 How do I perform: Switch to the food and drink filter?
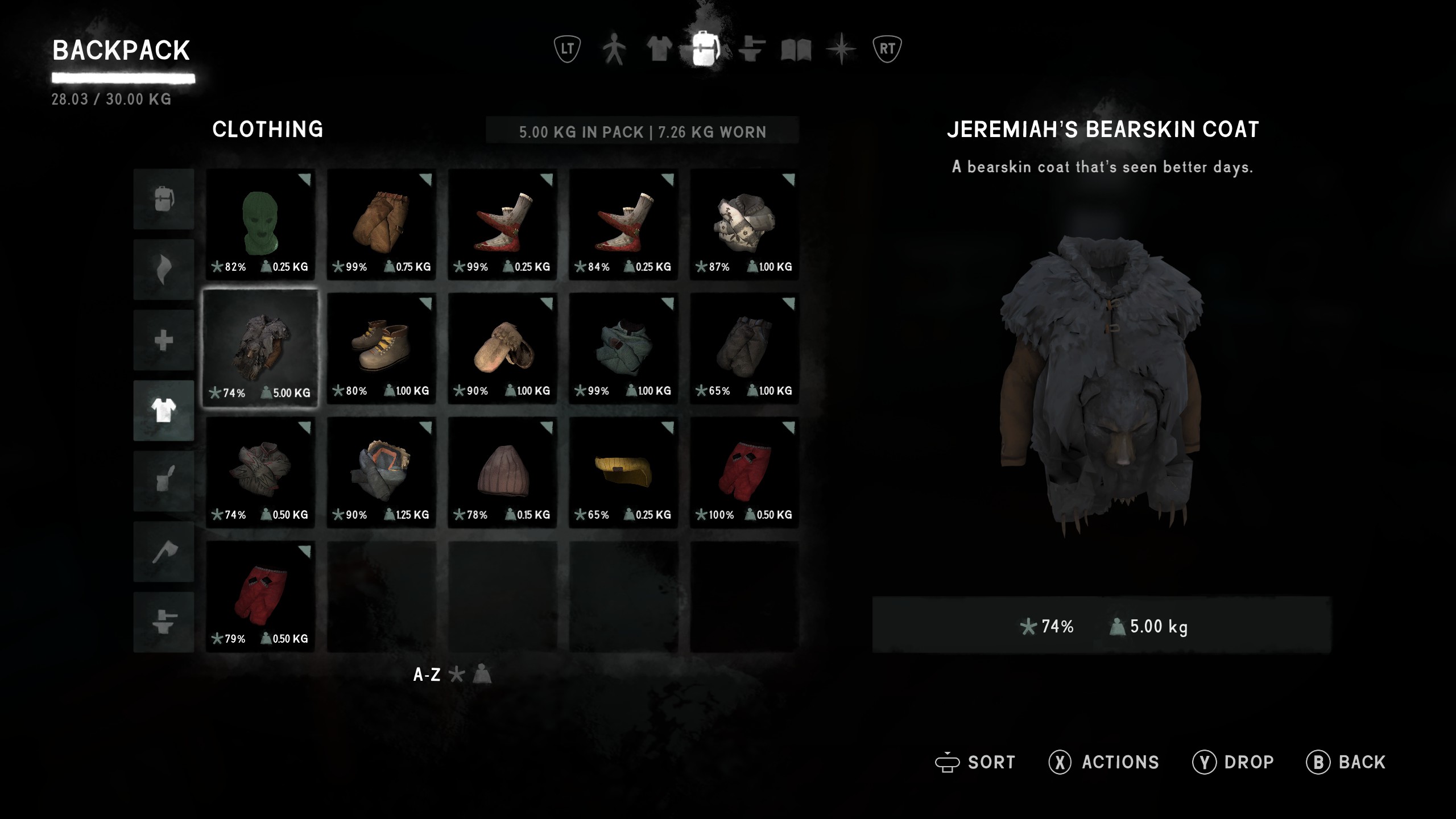[x=164, y=481]
